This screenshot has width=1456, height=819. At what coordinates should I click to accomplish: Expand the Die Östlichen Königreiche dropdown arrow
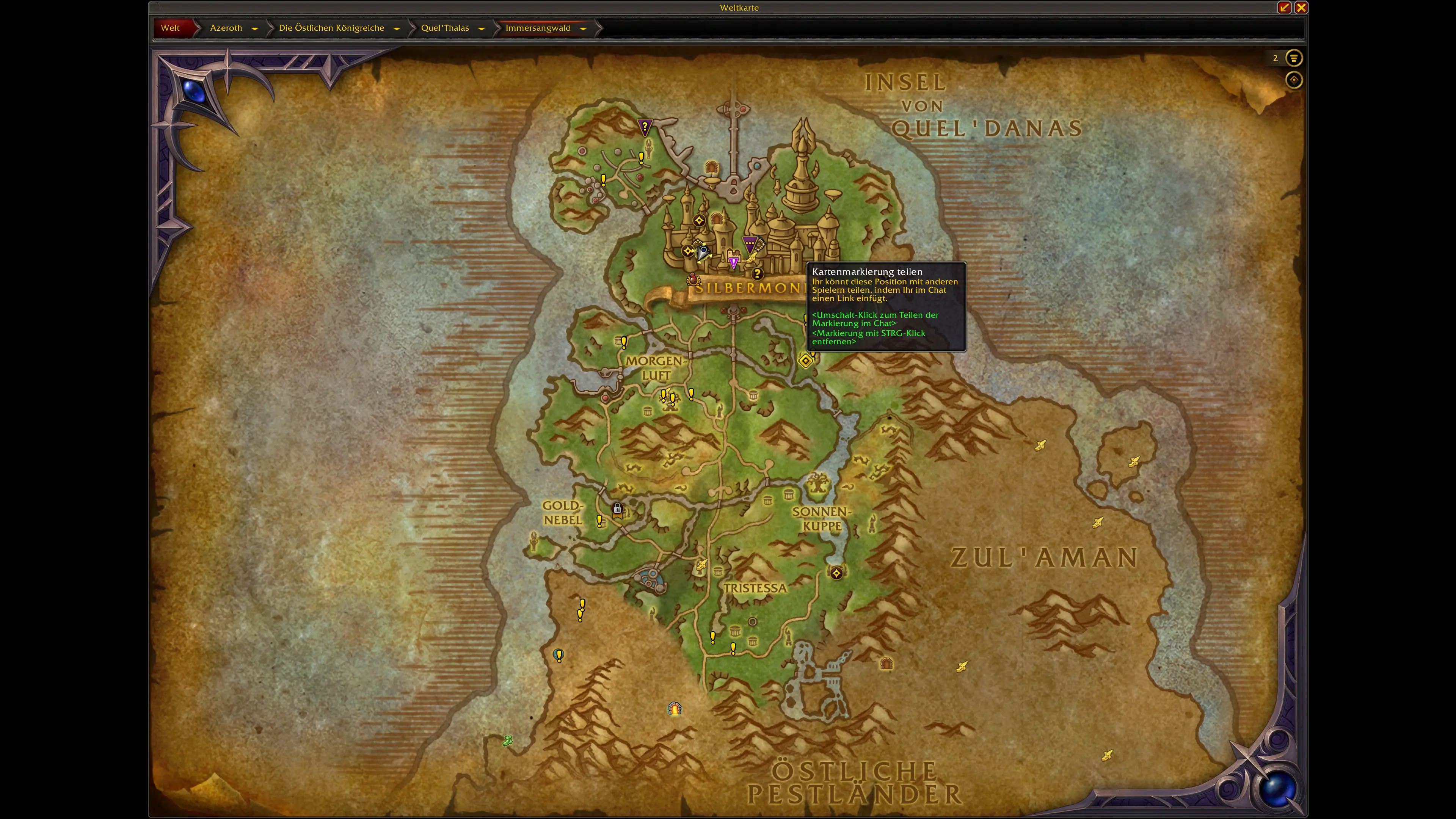(397, 28)
